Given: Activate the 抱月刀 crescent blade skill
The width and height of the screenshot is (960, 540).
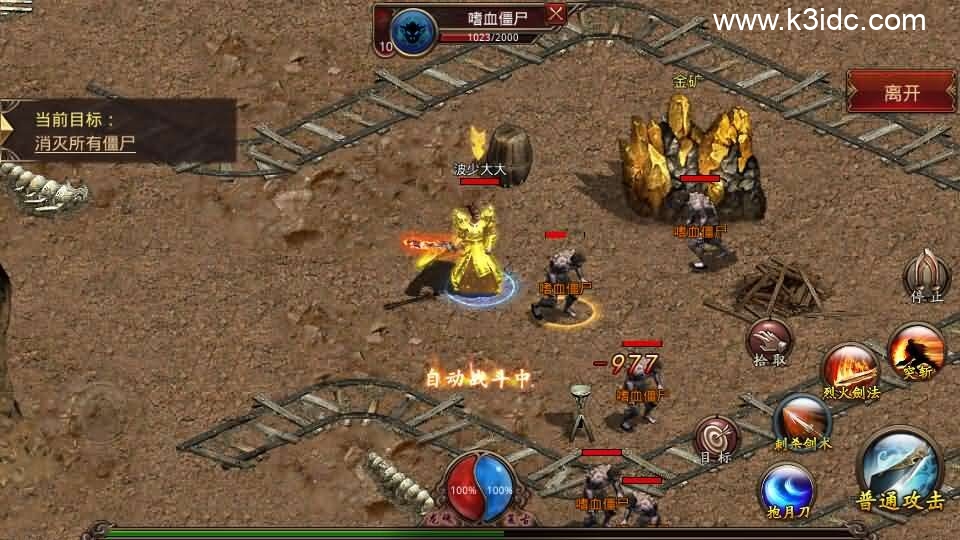Looking at the screenshot, I should click(787, 489).
